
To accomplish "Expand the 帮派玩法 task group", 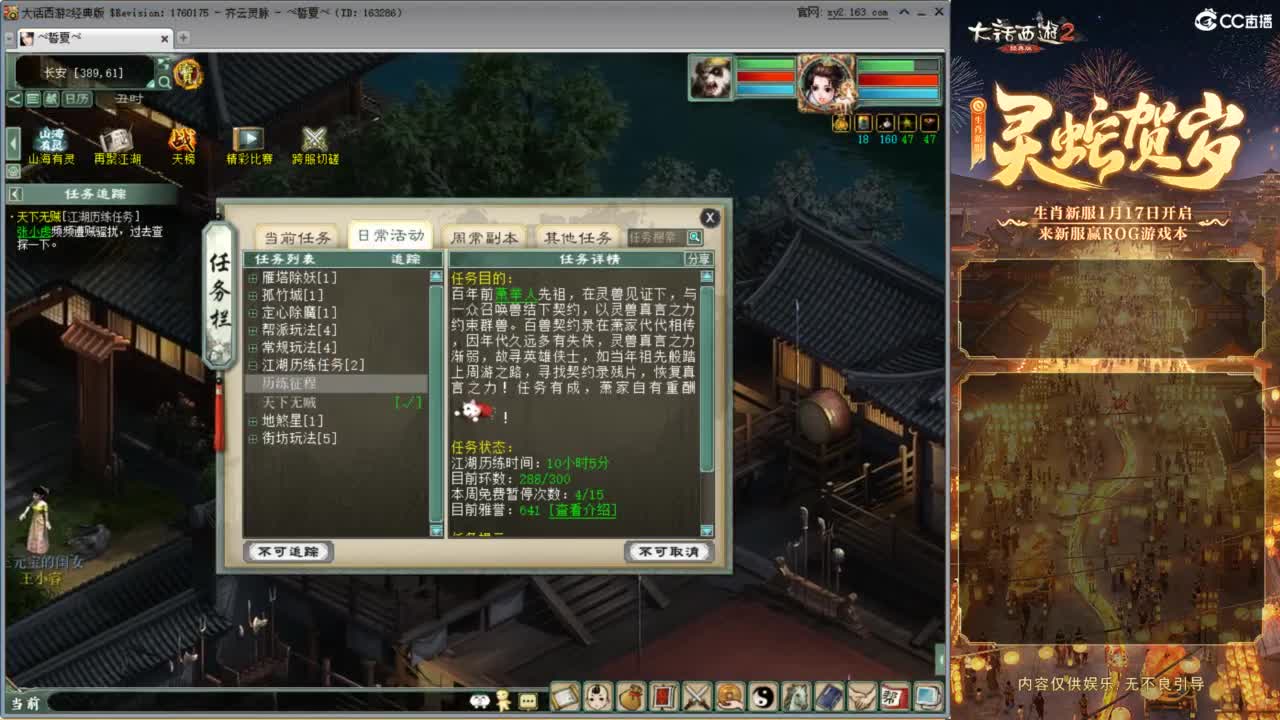I will pos(253,328).
